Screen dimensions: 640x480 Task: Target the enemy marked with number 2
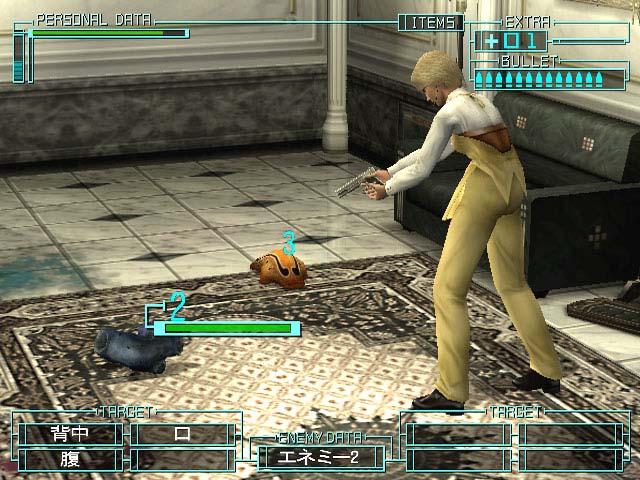(138, 346)
